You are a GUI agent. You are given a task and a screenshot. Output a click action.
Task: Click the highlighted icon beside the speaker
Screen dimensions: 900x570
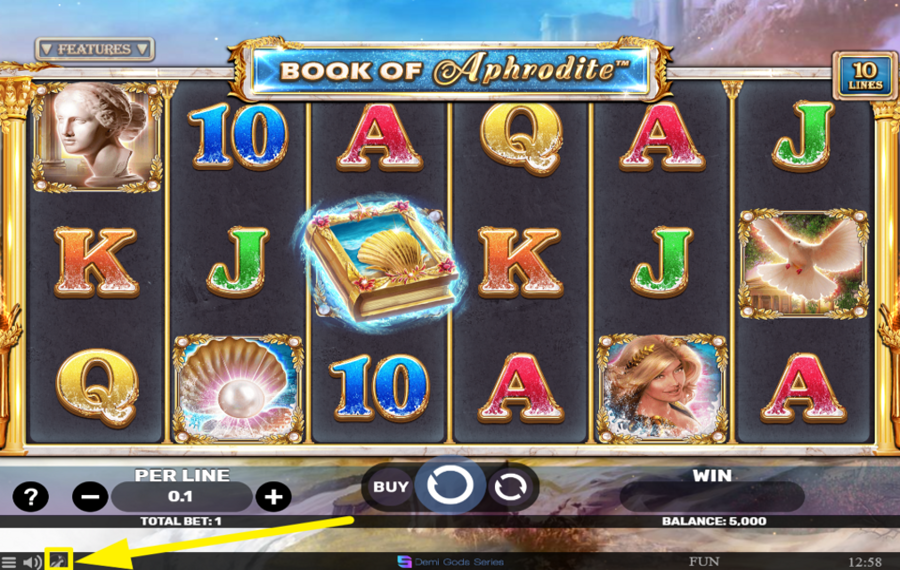pyautogui.click(x=59, y=560)
